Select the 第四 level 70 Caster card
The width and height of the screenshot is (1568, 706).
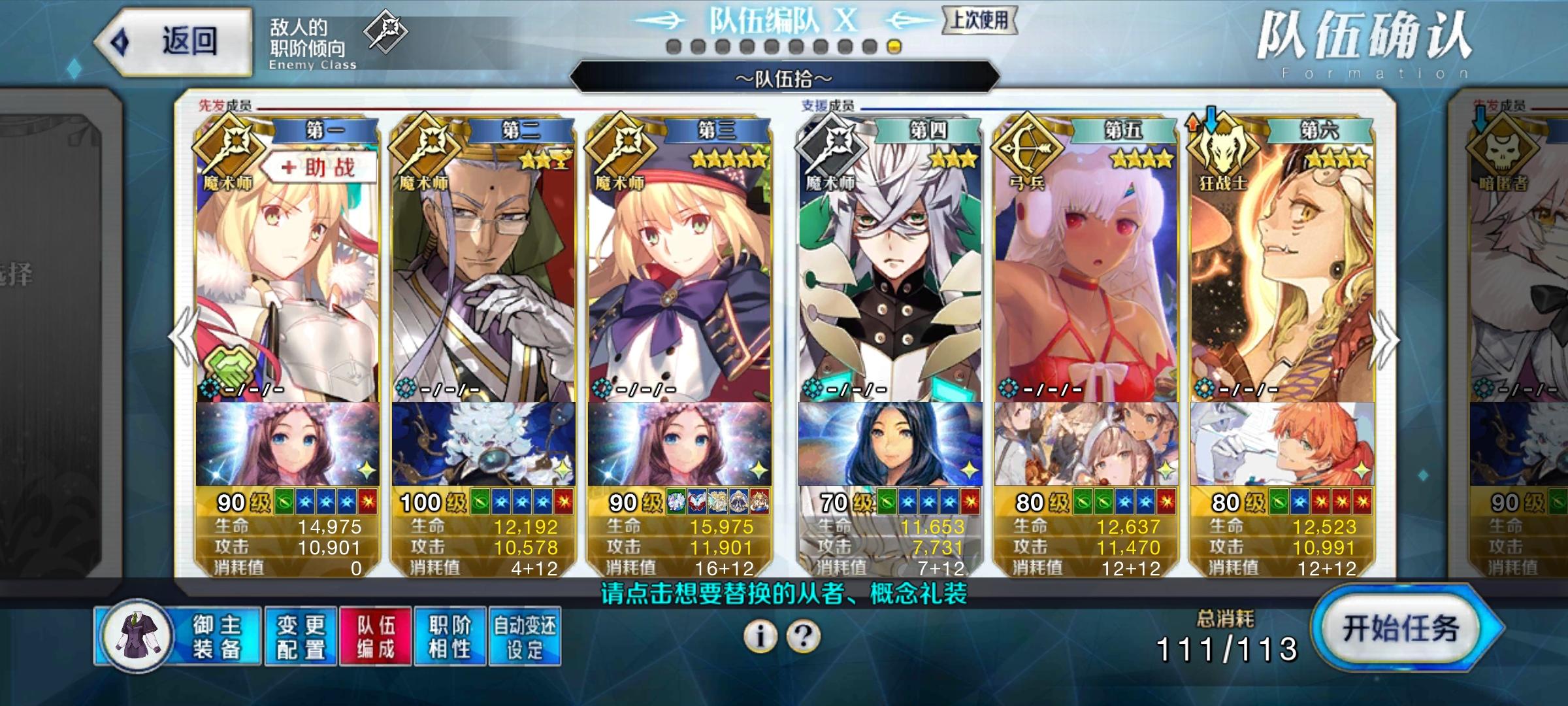(x=890, y=275)
